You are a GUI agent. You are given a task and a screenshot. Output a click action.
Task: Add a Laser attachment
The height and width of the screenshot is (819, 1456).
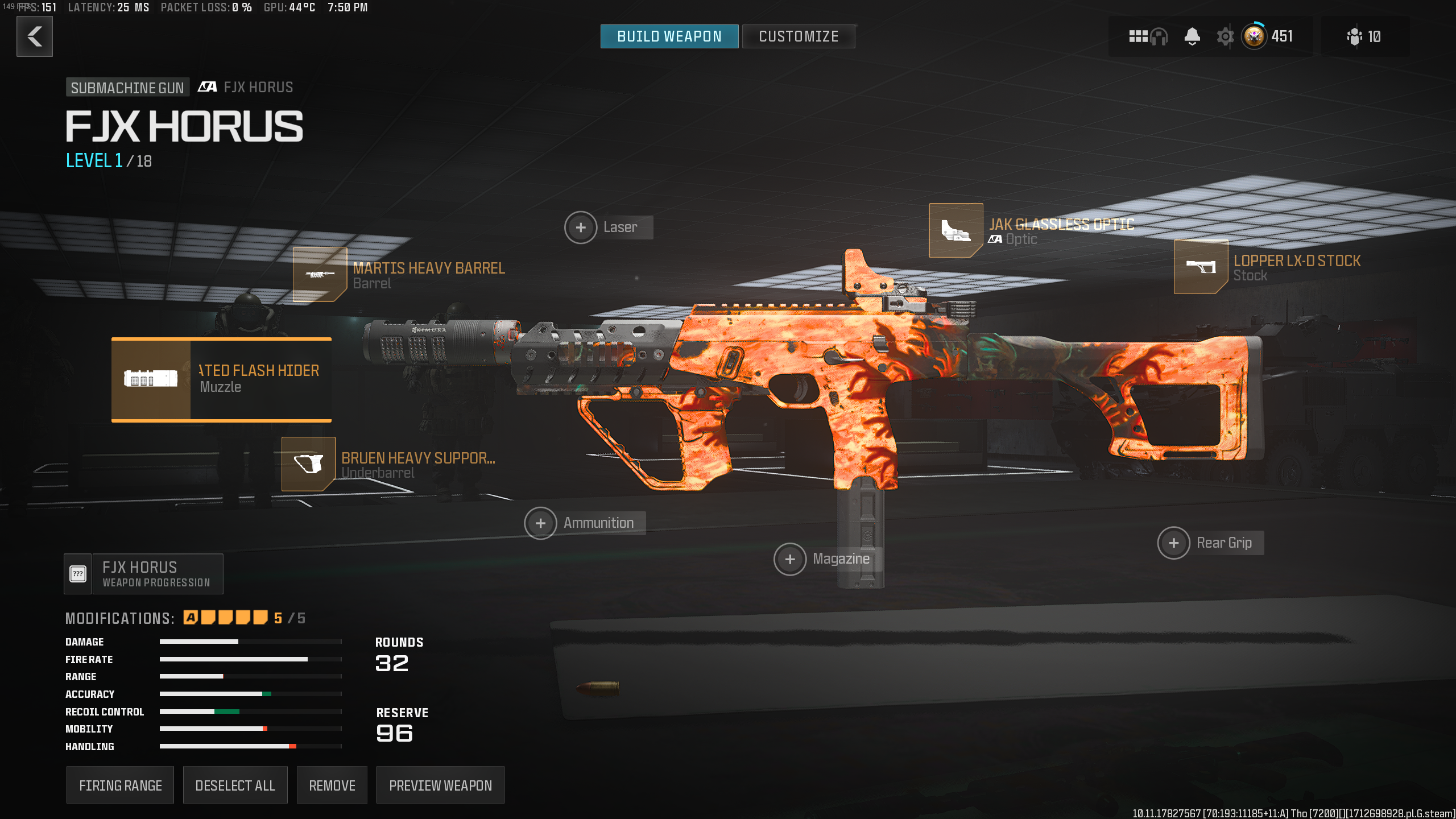coord(581,227)
